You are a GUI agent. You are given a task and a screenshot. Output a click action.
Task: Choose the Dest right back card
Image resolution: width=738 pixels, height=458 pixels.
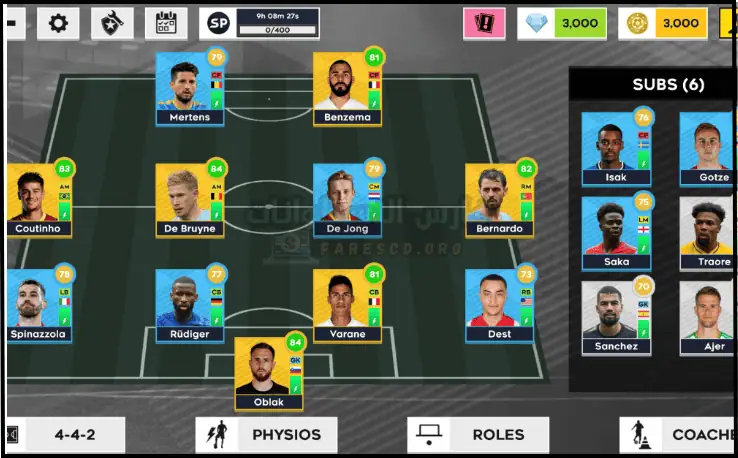(x=499, y=305)
